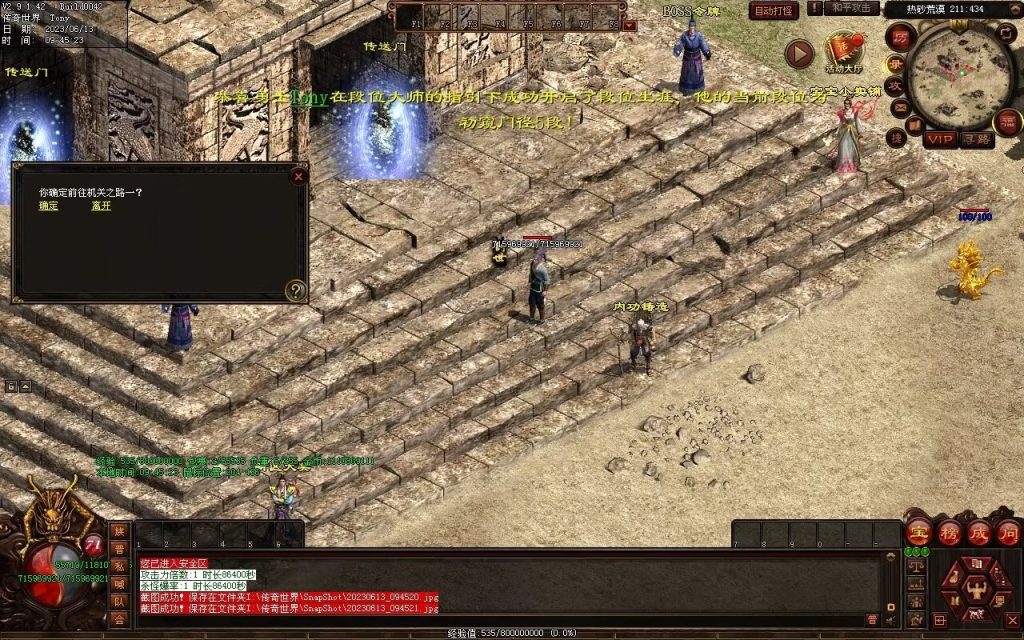Image resolution: width=1024 pixels, height=640 pixels.
Task: Confirm going to 机关之路一 with 确定
Action: [x=48, y=206]
